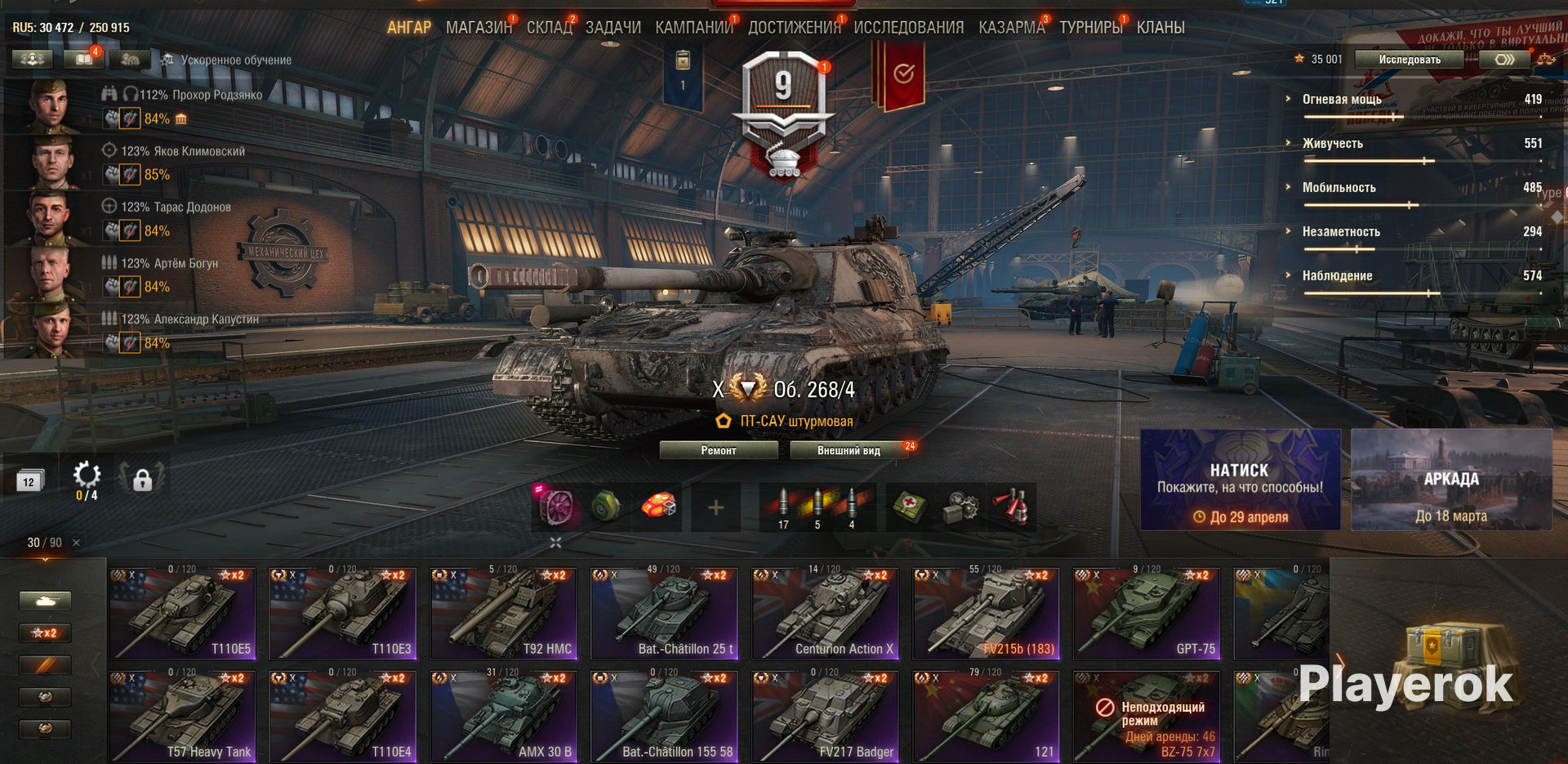Select the T110E5 tank in the carousel

181,614
